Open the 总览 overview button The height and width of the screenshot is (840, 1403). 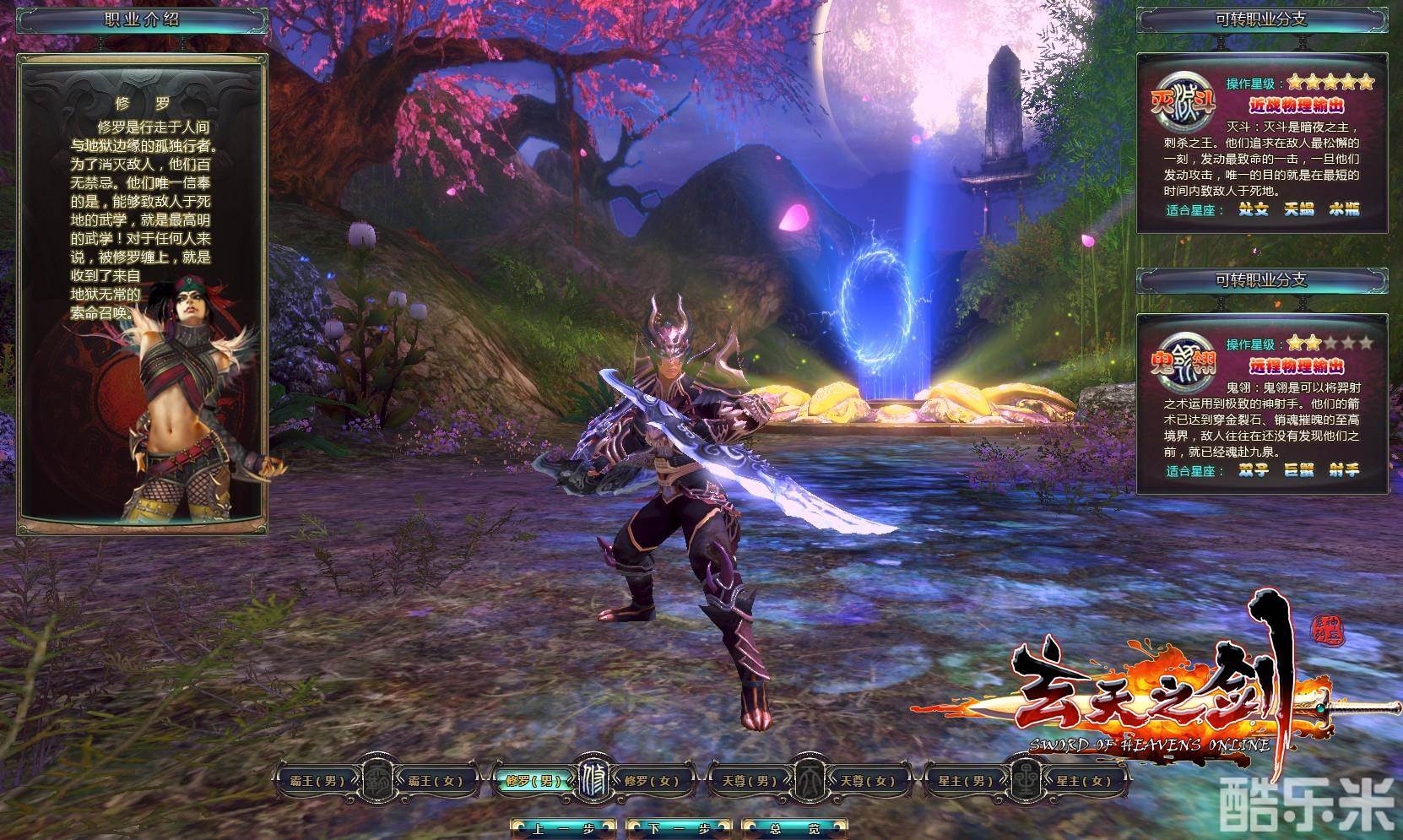point(793,827)
